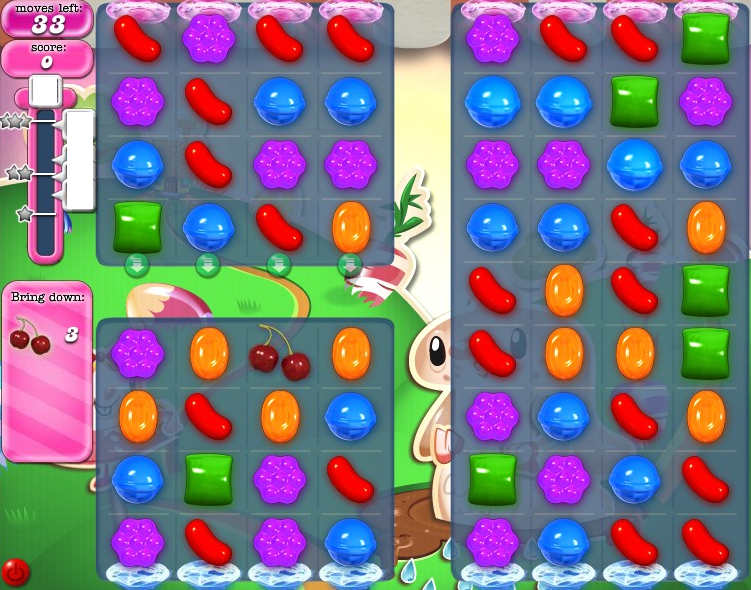
Task: Pick the green candy in the upper-left board
Action: tap(137, 227)
